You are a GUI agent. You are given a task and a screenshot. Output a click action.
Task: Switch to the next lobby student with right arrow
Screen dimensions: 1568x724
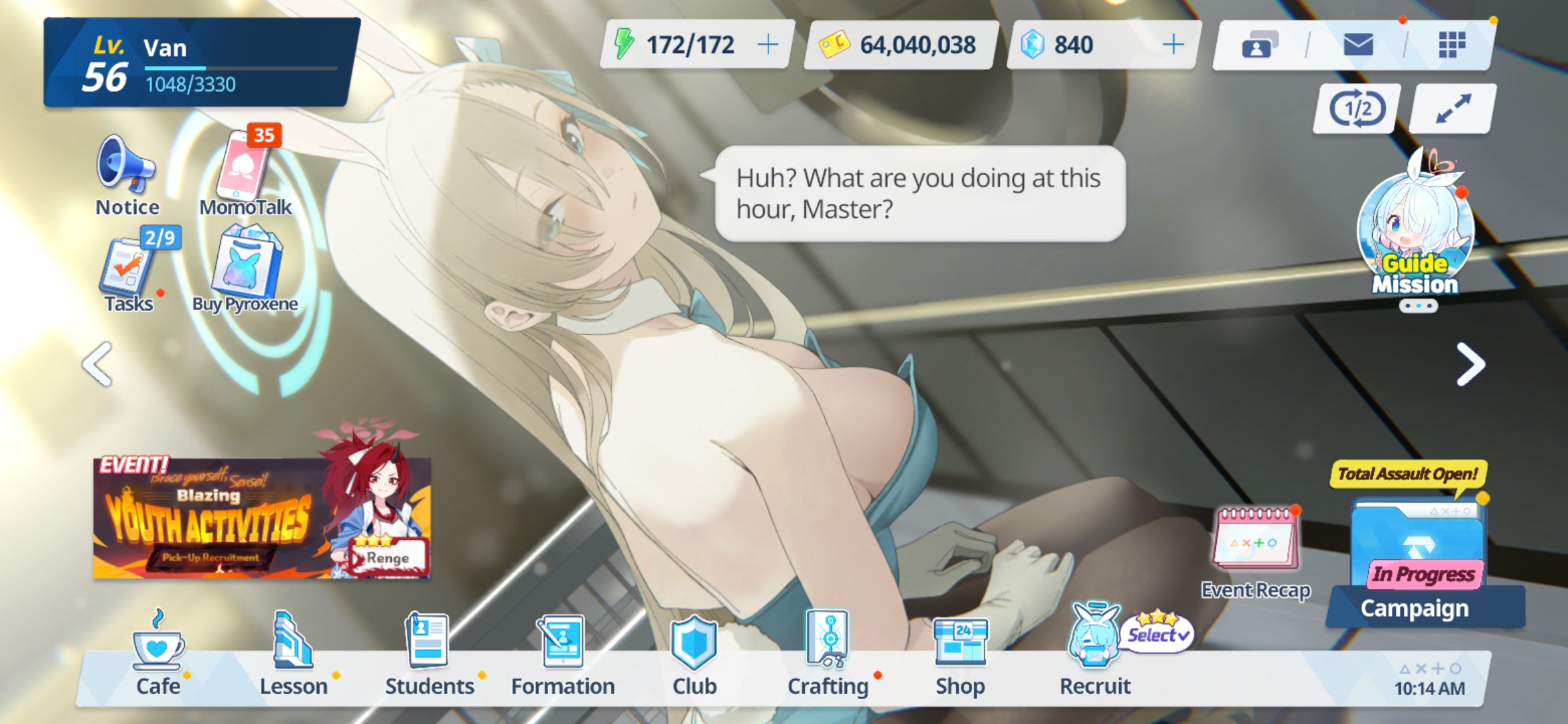1470,365
